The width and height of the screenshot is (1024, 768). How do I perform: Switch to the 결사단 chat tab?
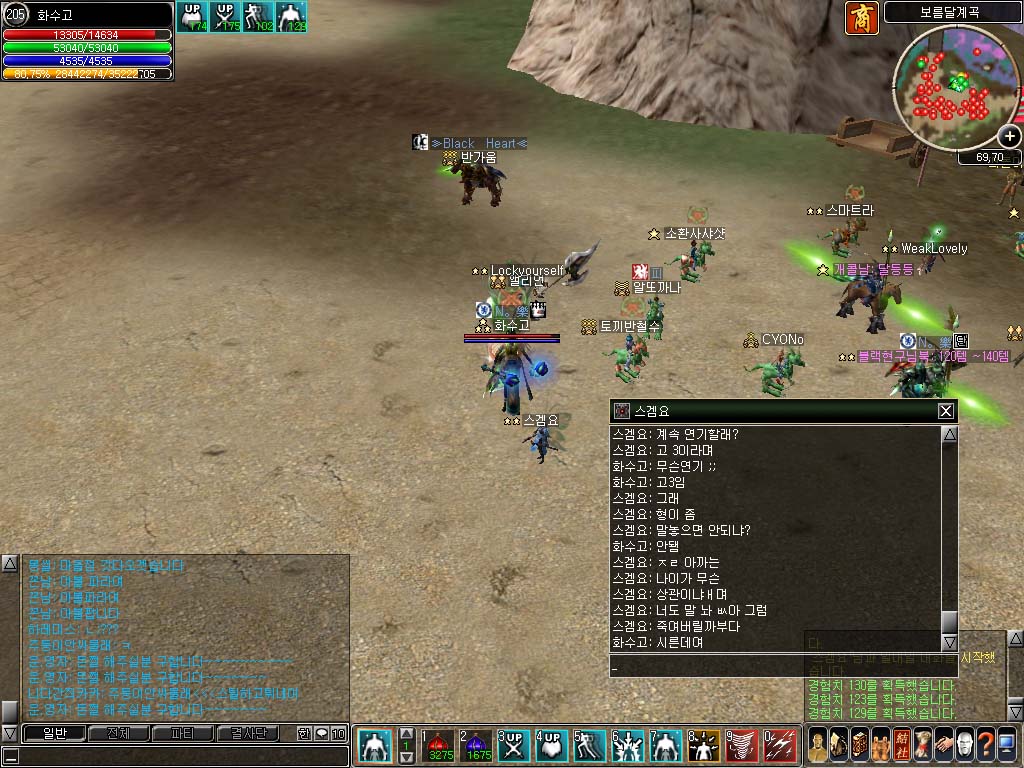click(x=246, y=733)
